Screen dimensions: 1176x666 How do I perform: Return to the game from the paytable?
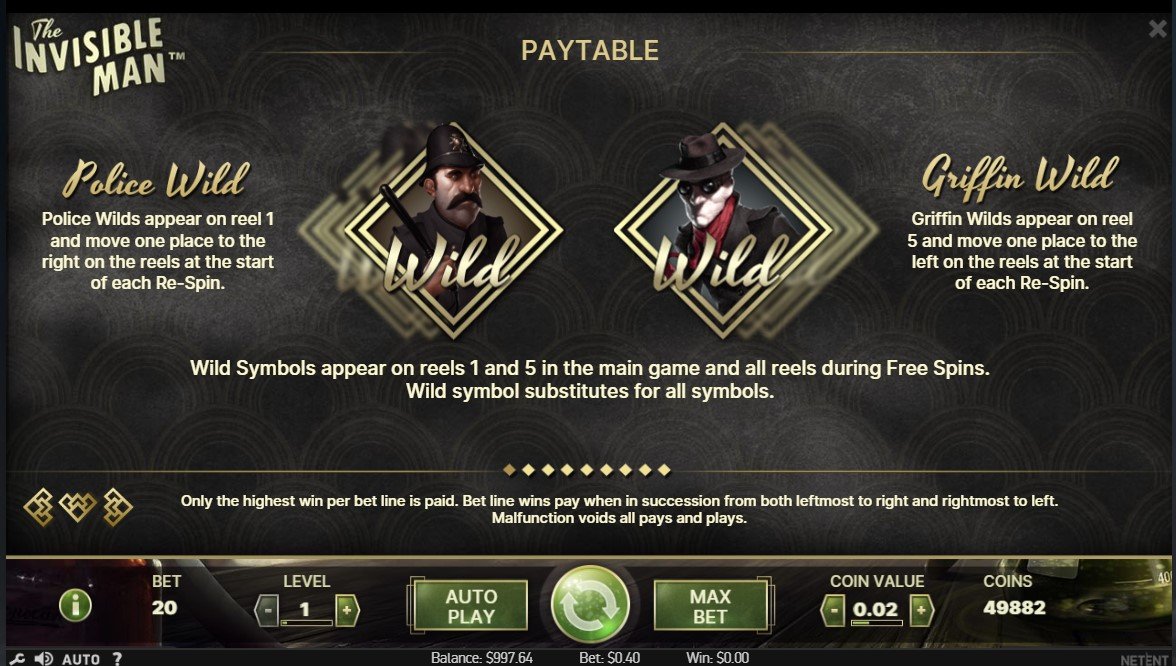click(x=78, y=508)
